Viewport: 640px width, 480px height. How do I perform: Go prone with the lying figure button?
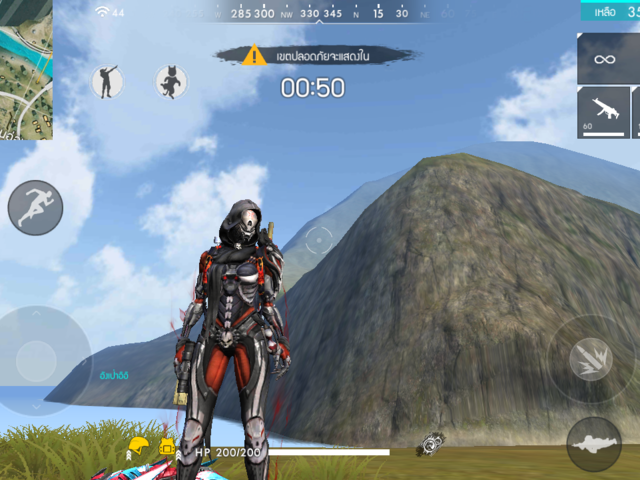click(594, 444)
